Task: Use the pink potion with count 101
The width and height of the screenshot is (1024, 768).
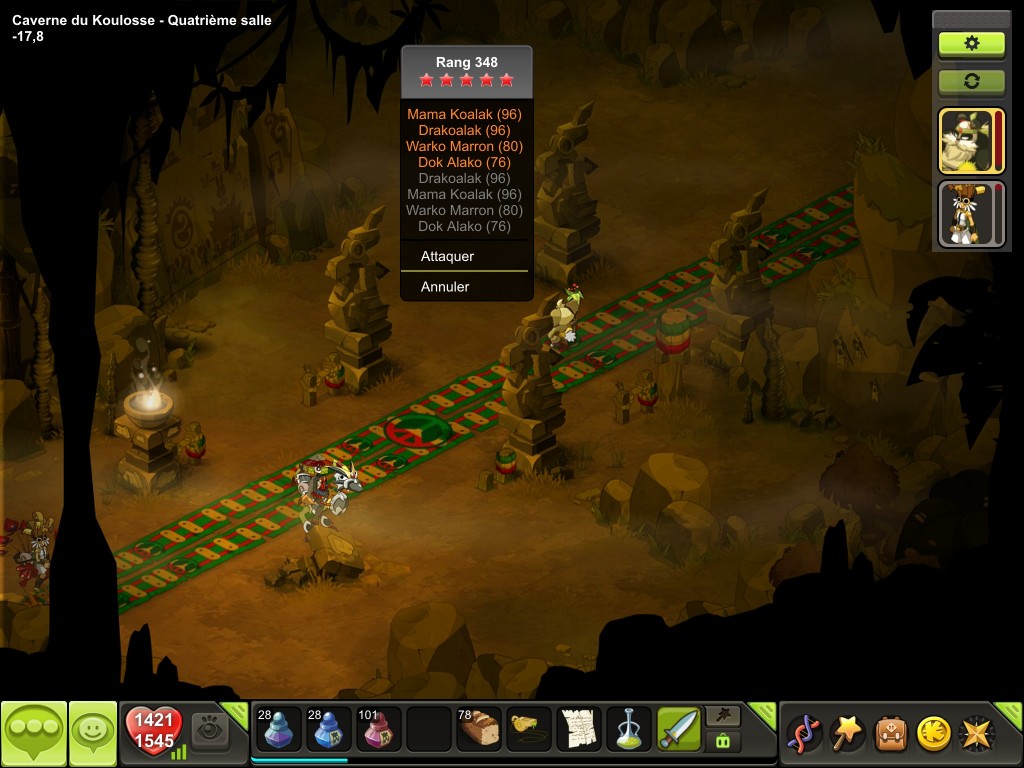Action: coord(379,730)
